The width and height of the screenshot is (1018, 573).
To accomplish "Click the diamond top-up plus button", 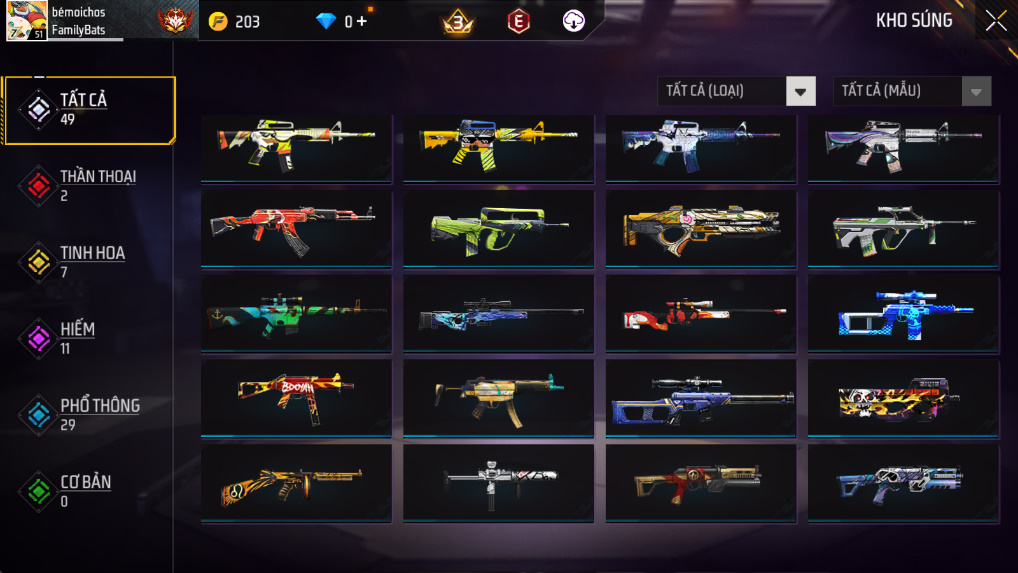I will 361,21.
